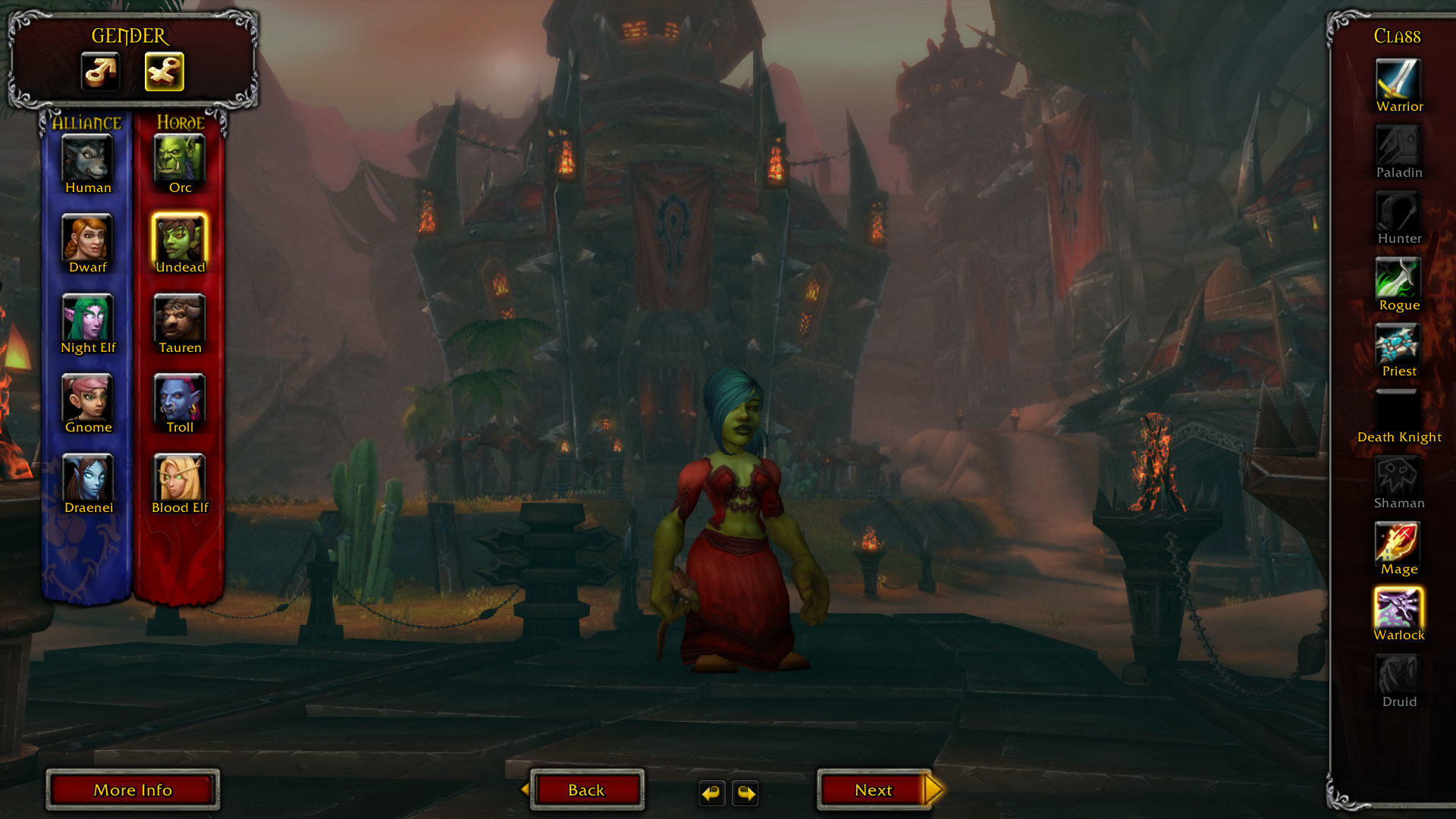
Task: Select the Tauren race portrait
Action: 180,318
